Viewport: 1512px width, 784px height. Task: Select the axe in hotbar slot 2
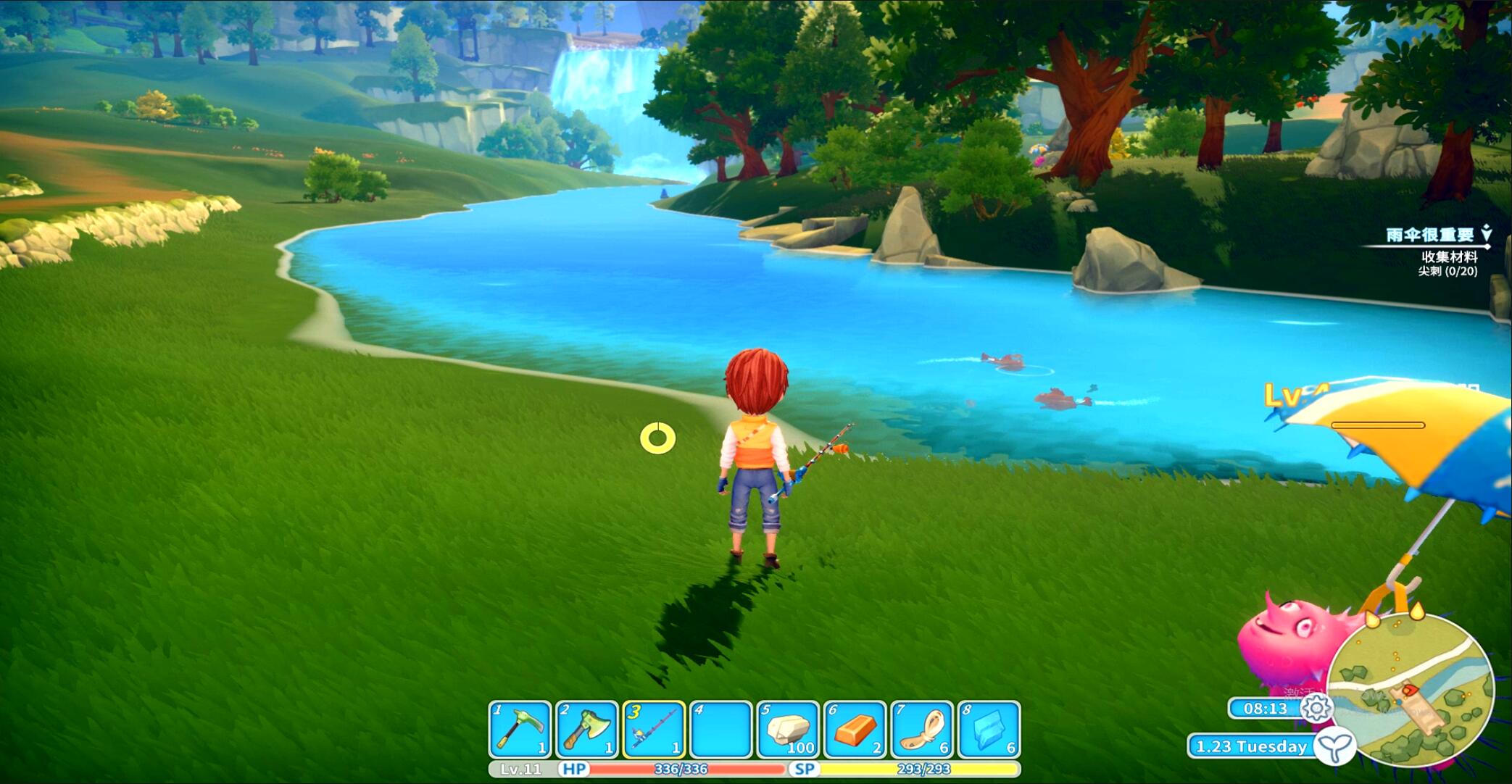(587, 729)
